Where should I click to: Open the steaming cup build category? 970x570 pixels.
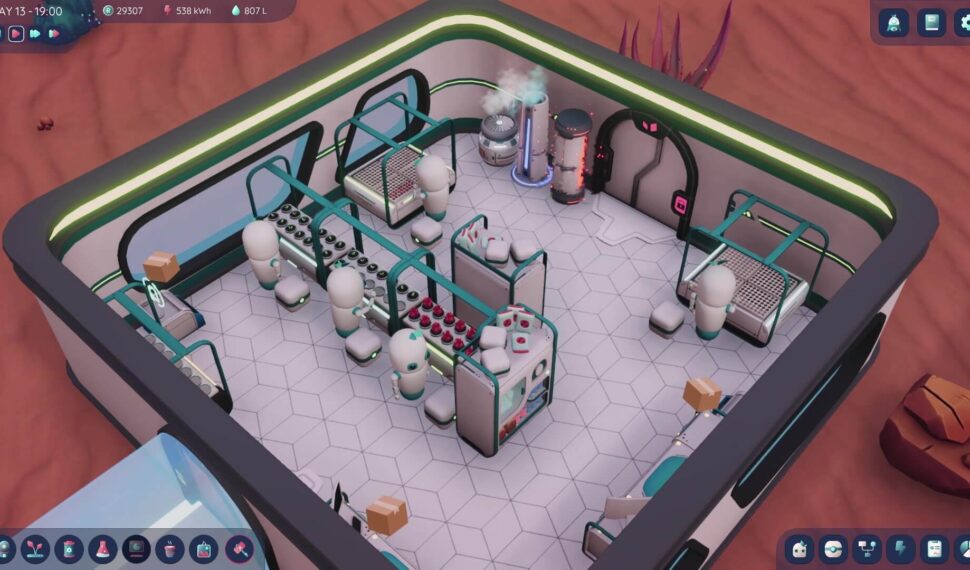pos(170,549)
